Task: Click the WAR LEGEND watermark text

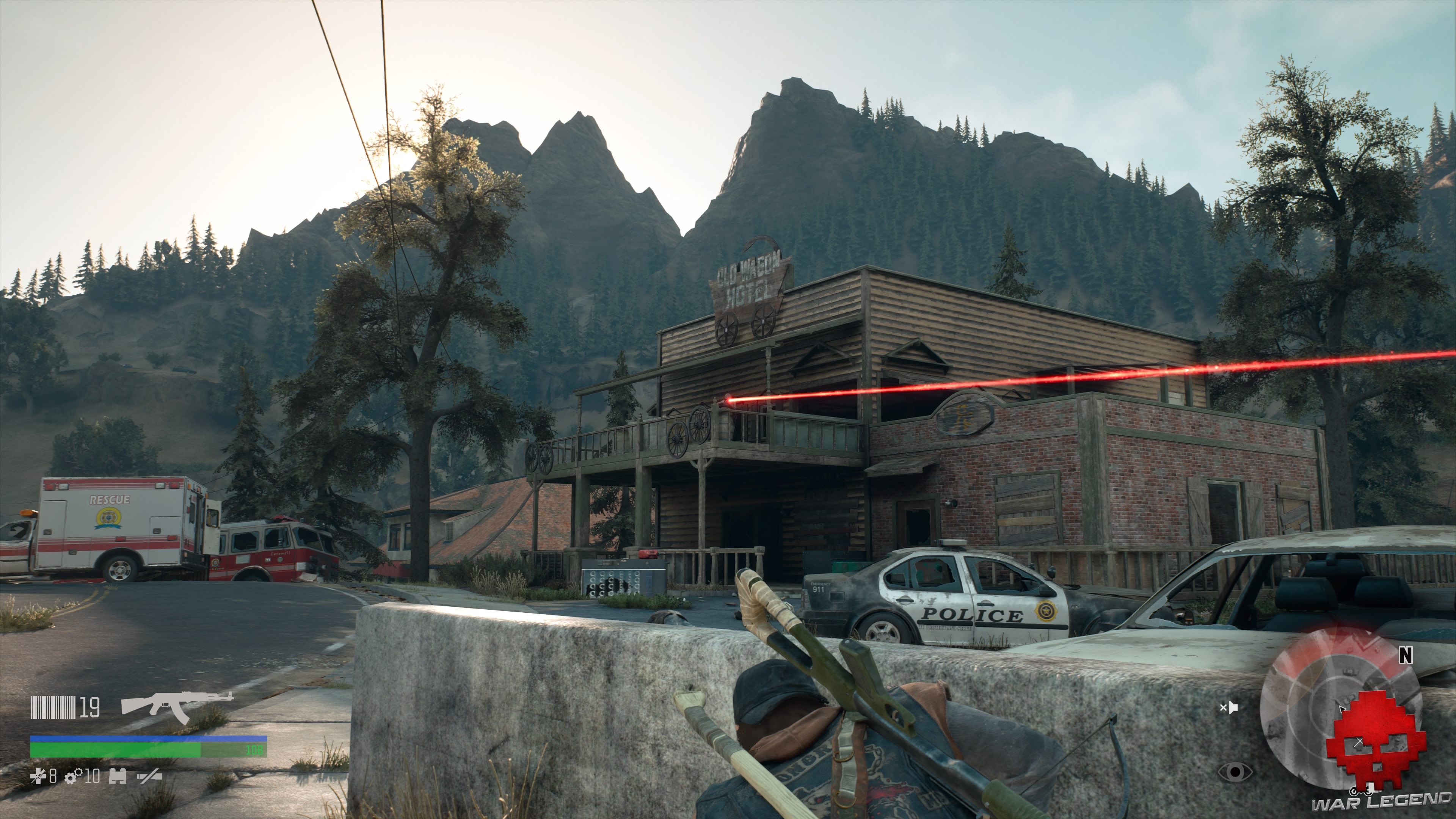Action: (x=1382, y=805)
